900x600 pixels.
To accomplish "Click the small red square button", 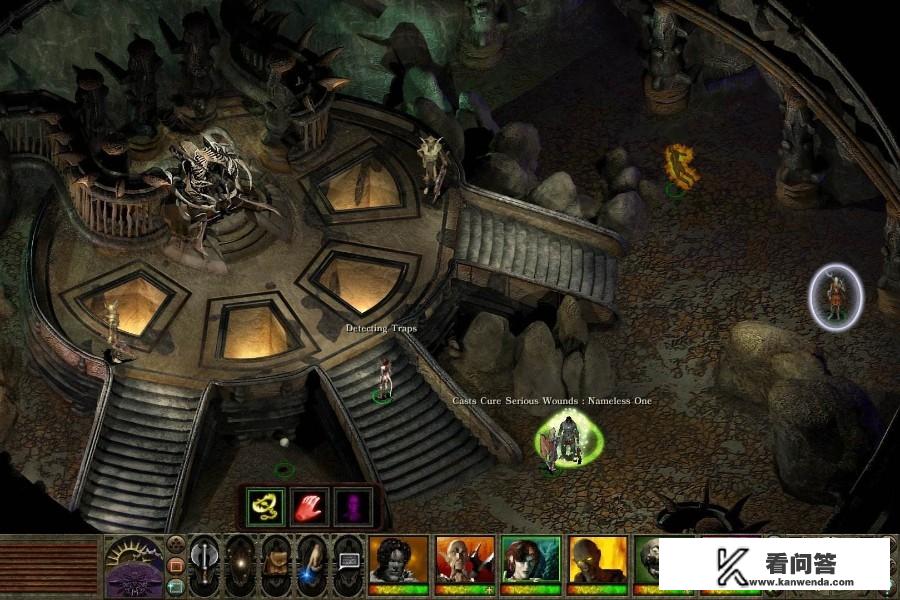I will tap(176, 565).
